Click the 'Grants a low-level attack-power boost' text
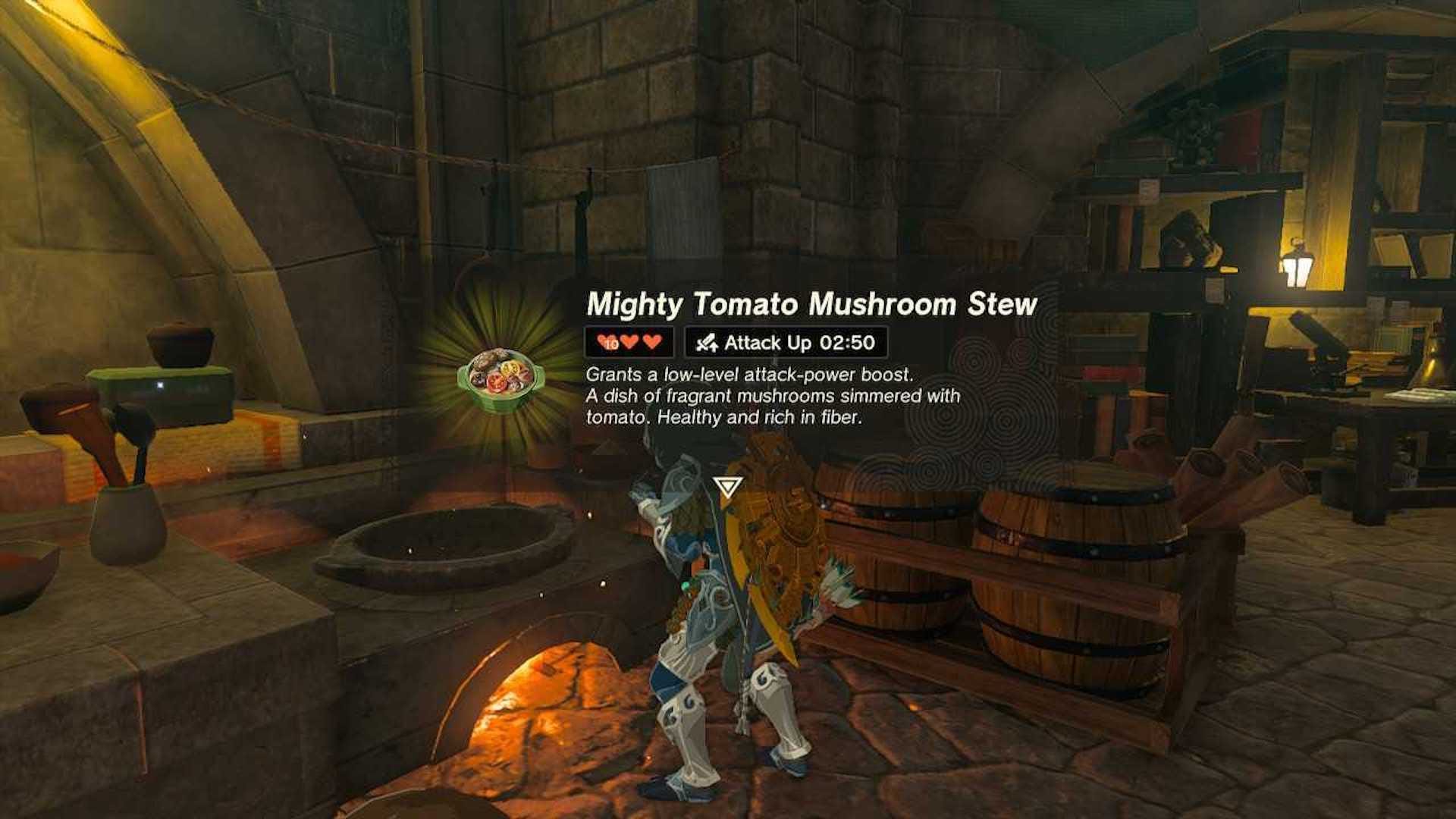Viewport: 1456px width, 819px height. tap(751, 372)
